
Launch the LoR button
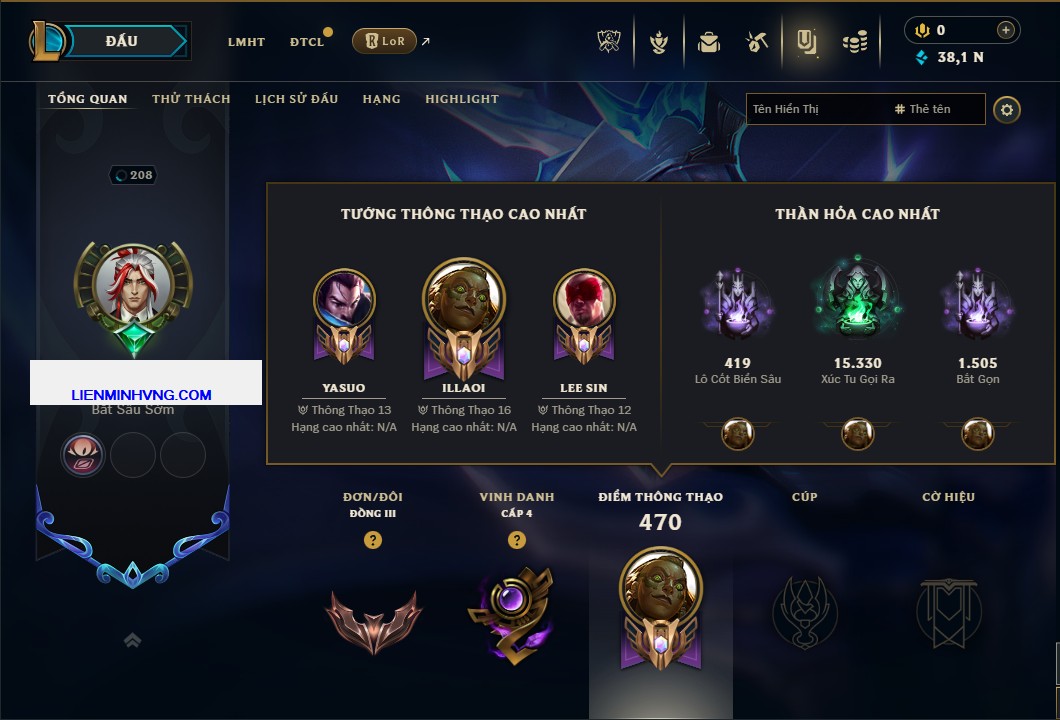[x=384, y=41]
